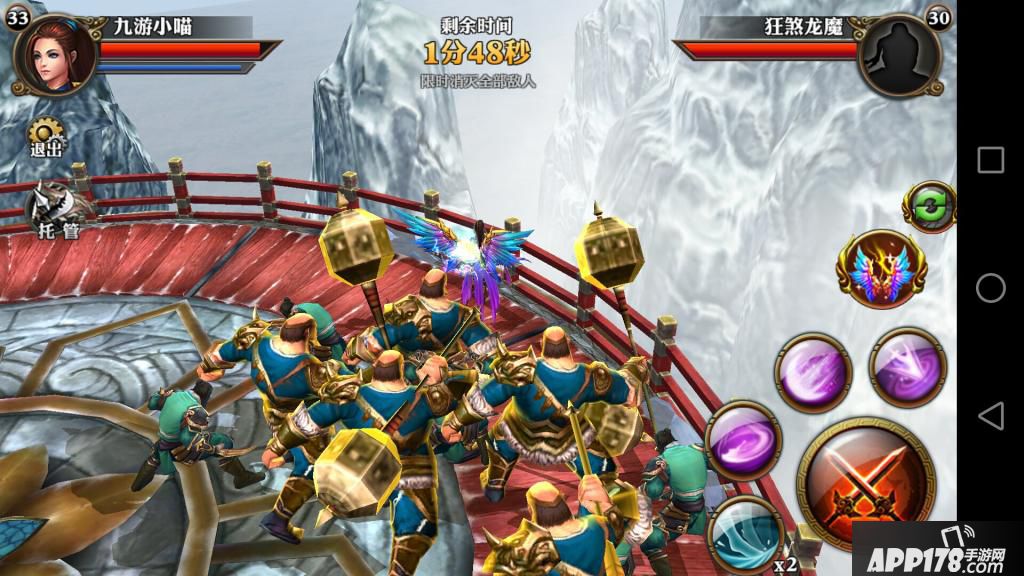Open the player portrait 九游小喵
This screenshot has height=576, width=1024.
[53, 54]
